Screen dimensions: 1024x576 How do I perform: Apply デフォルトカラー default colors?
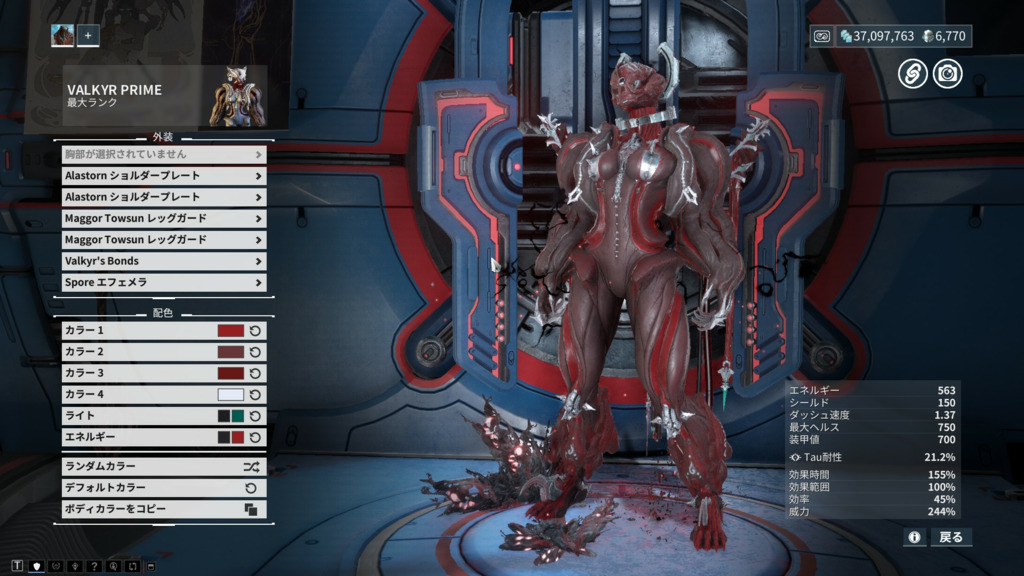[160, 488]
